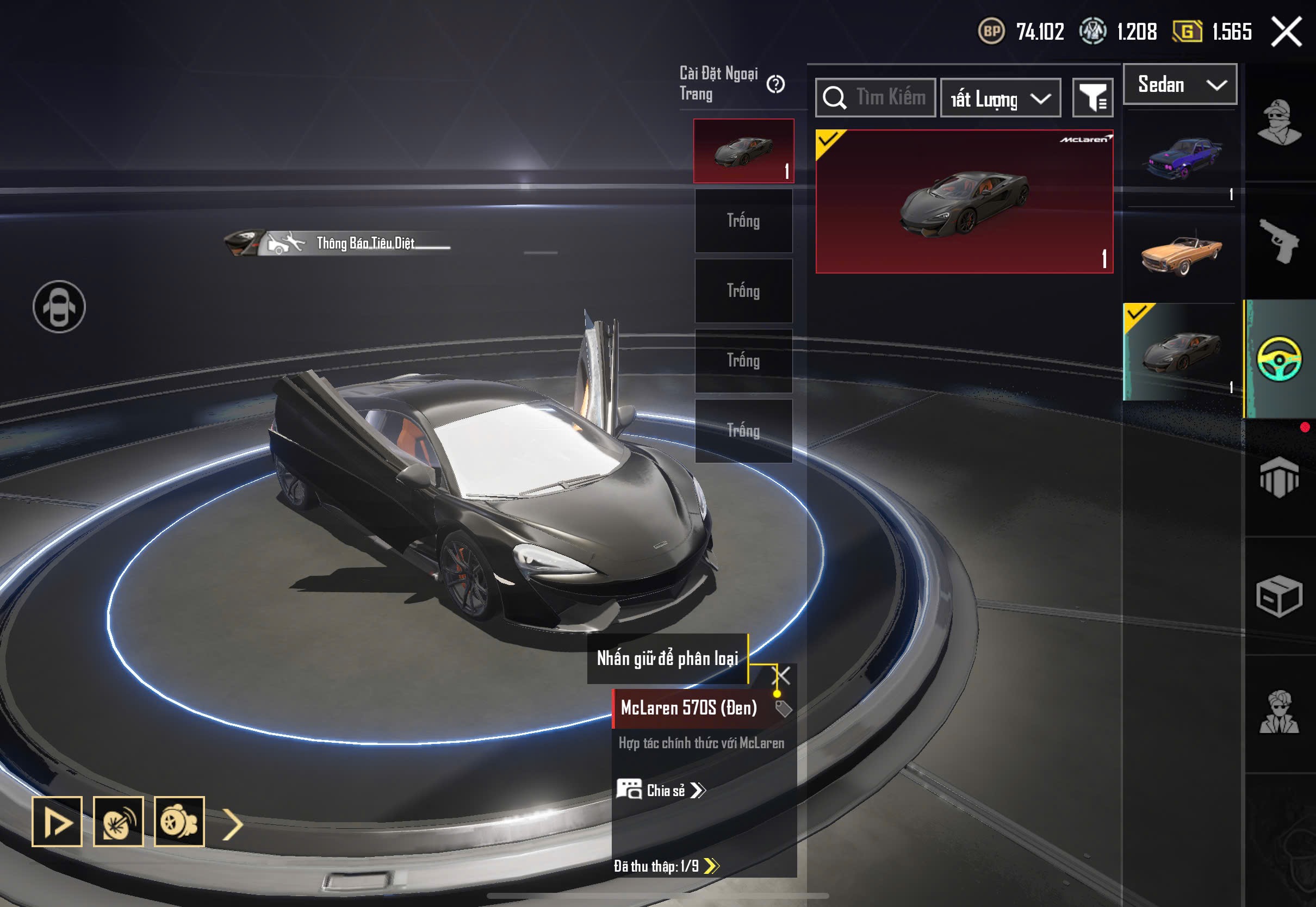1316x907 pixels.
Task: Close the vehicle inventory screen
Action: click(x=1287, y=32)
